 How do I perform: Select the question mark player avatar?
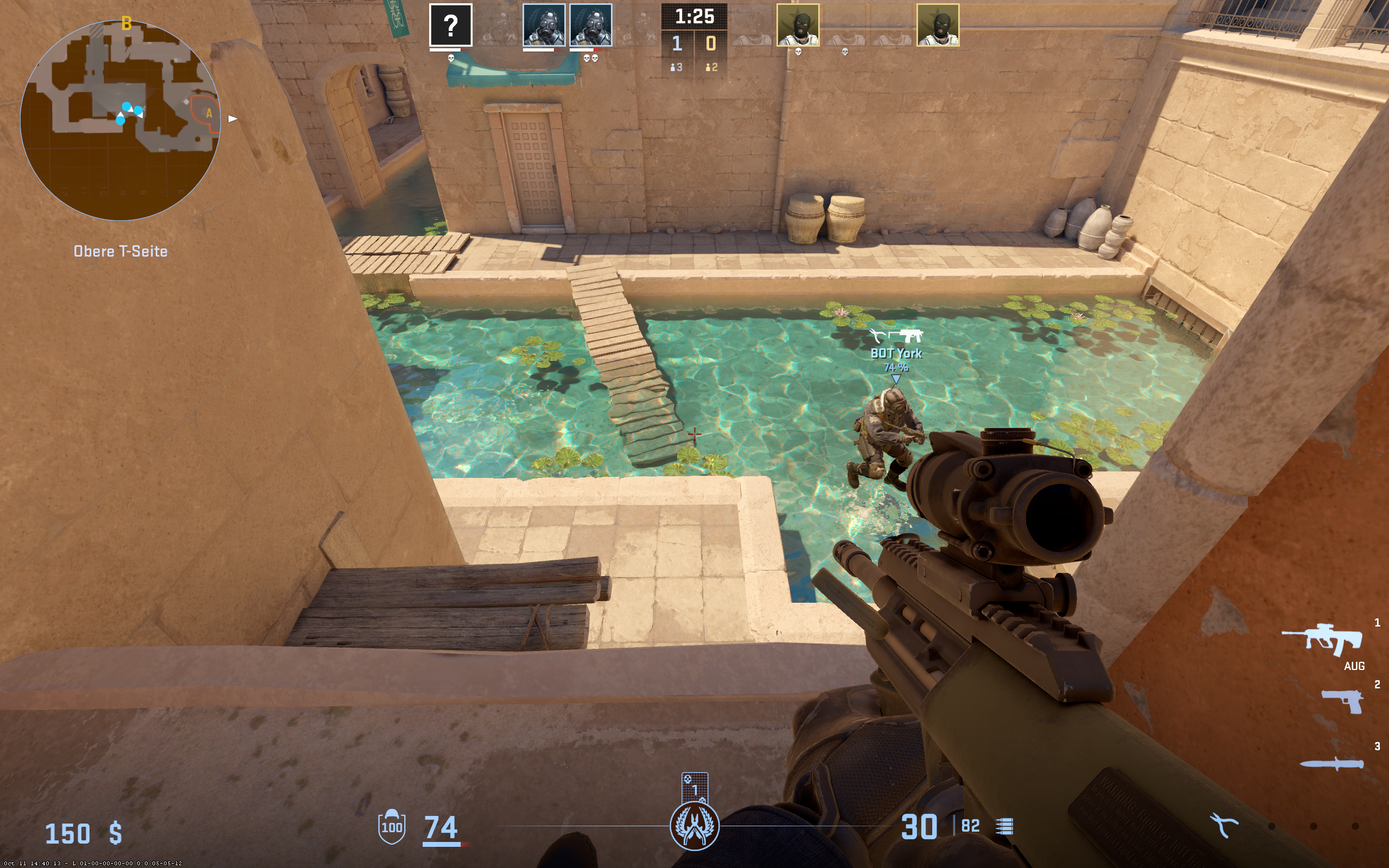tap(450, 25)
